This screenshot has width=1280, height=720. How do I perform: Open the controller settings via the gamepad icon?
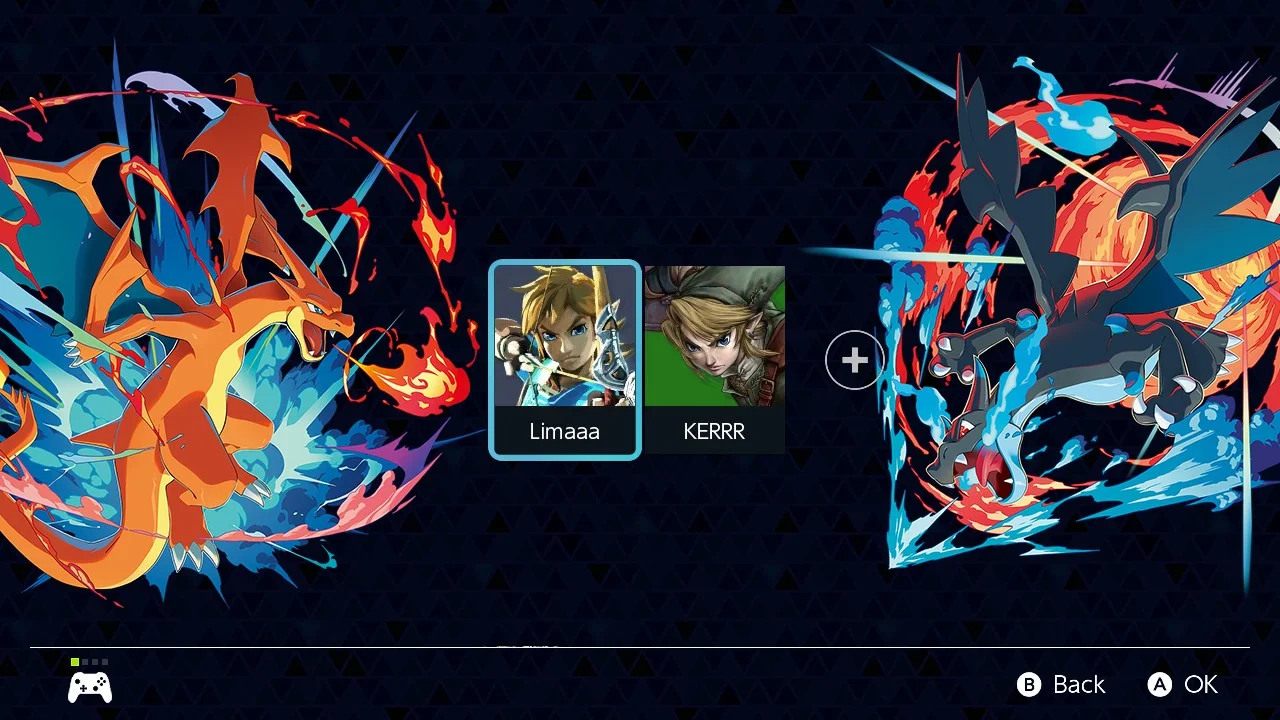click(x=90, y=686)
